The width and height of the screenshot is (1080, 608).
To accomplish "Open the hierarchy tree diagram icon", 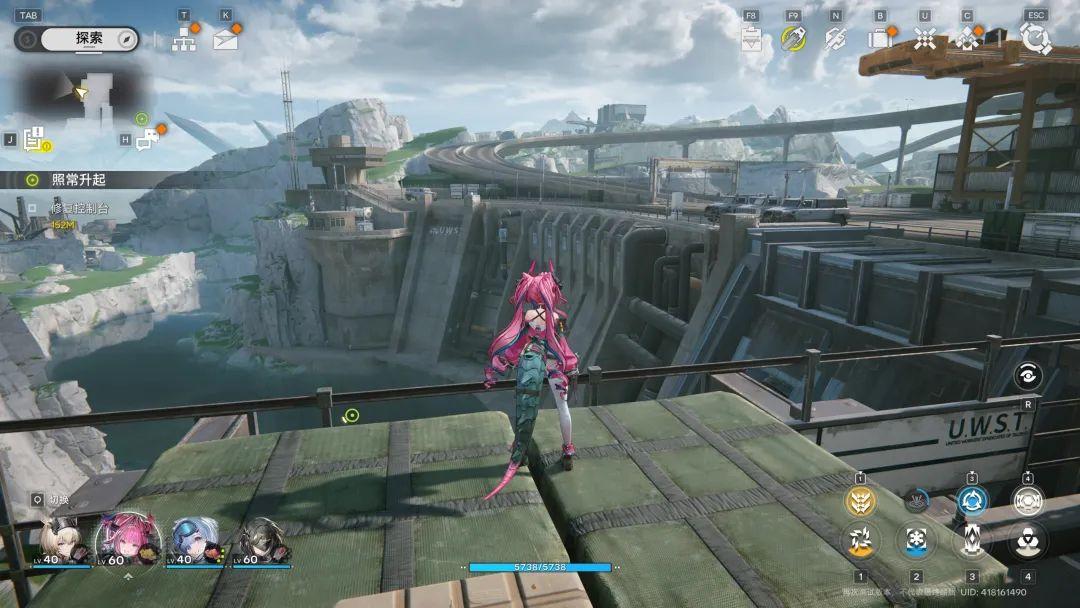I will (x=184, y=39).
